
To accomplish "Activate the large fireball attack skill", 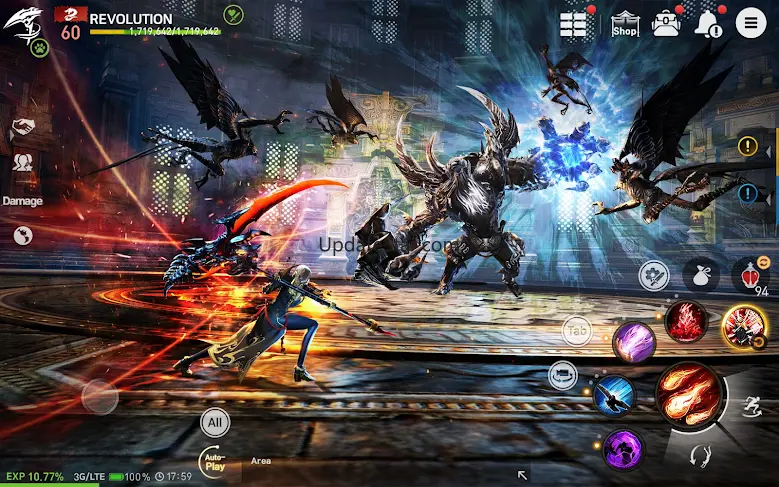I will point(689,396).
